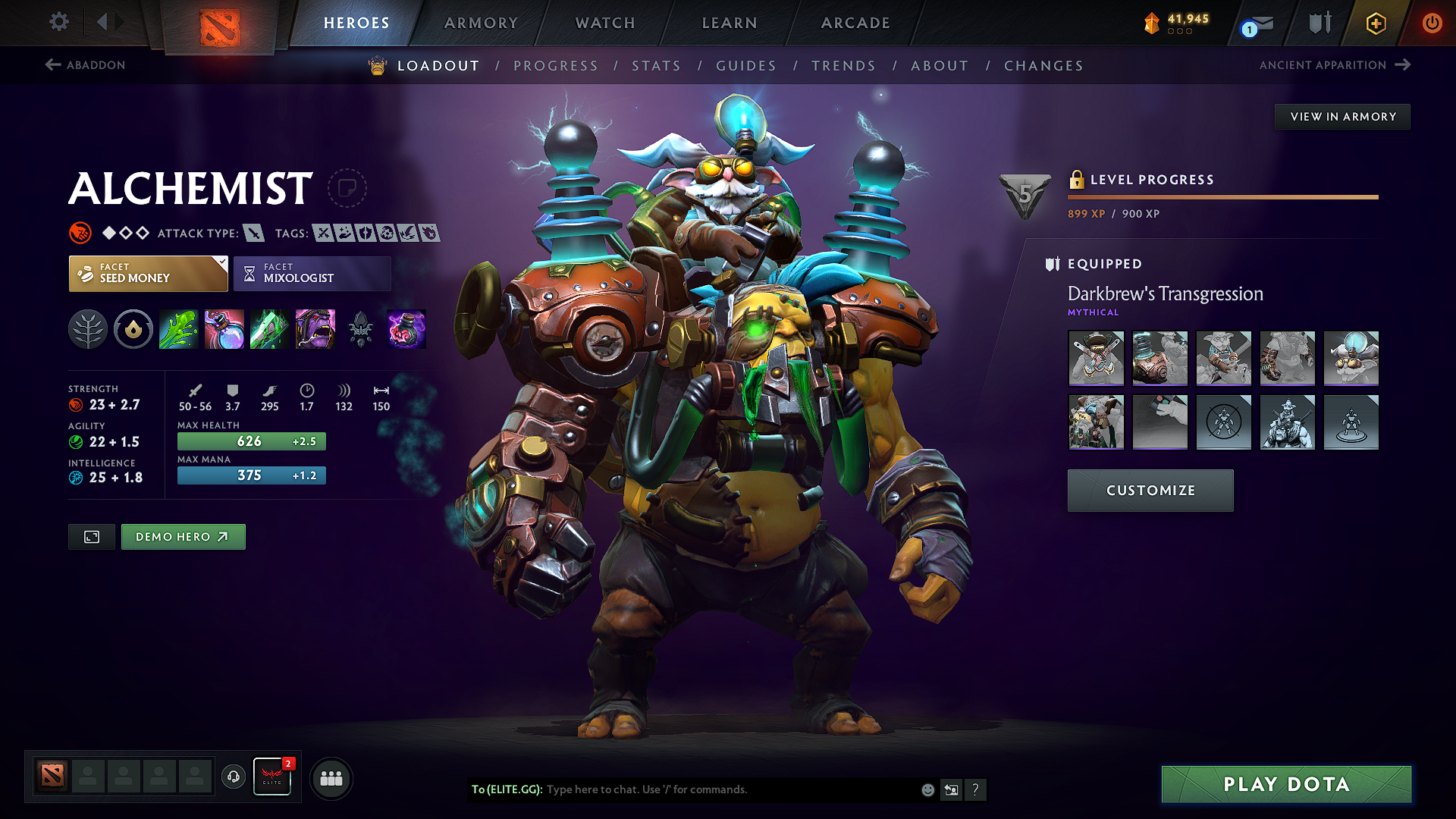The image size is (1456, 819).
Task: Toggle the hero fullscreen preview icon
Action: (91, 536)
